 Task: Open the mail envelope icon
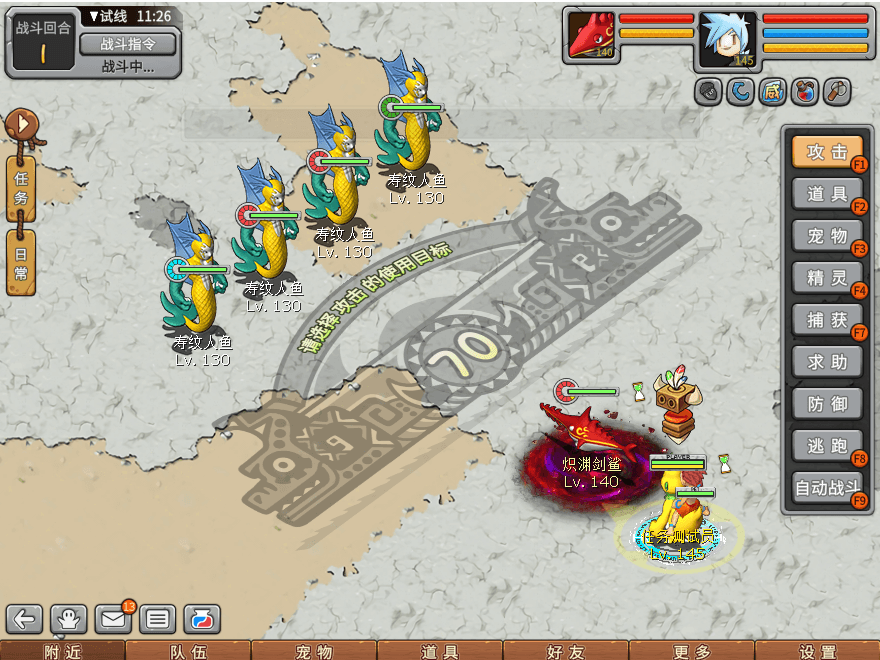(x=113, y=619)
